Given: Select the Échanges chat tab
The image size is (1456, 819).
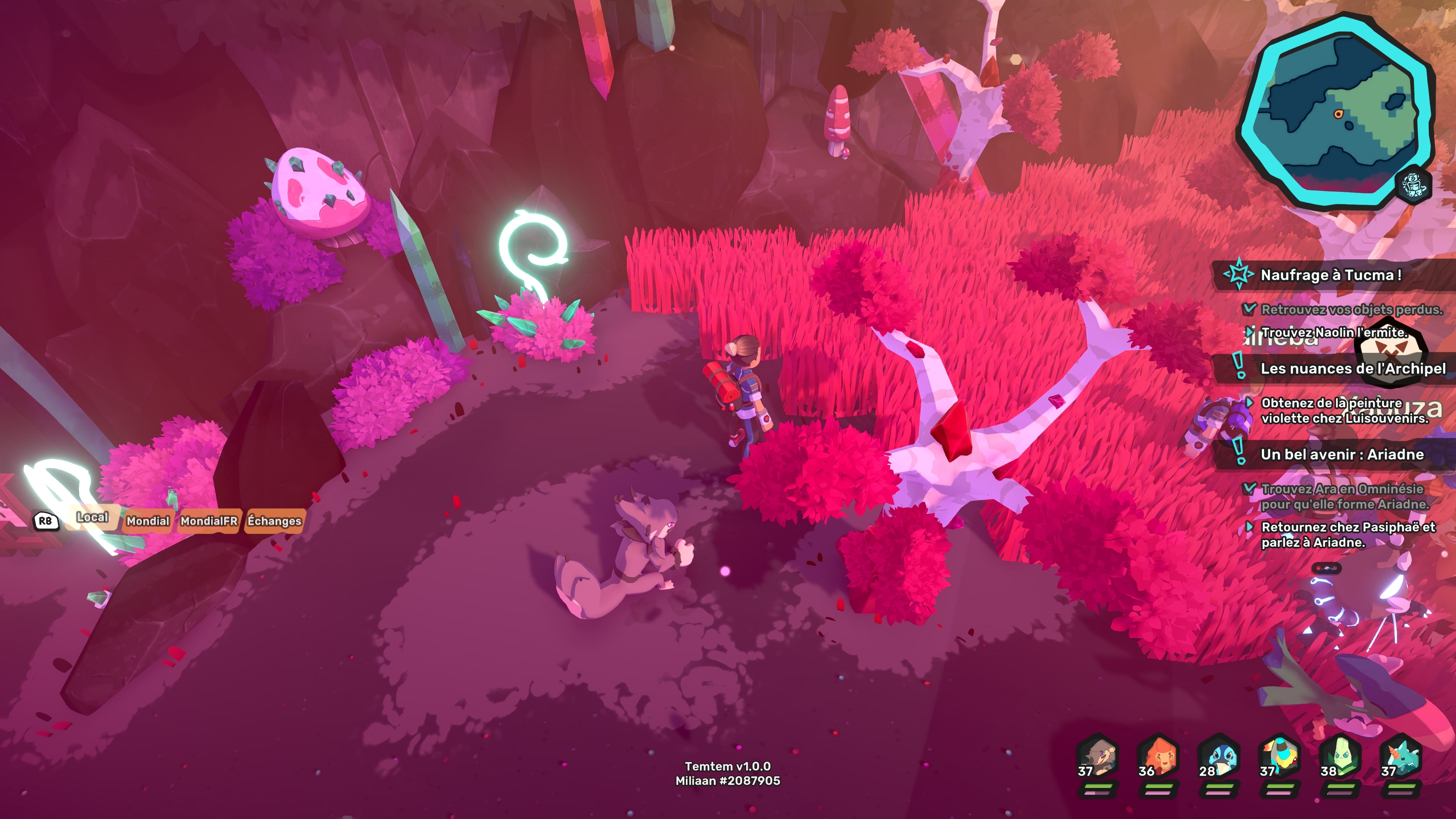Looking at the screenshot, I should tap(274, 521).
